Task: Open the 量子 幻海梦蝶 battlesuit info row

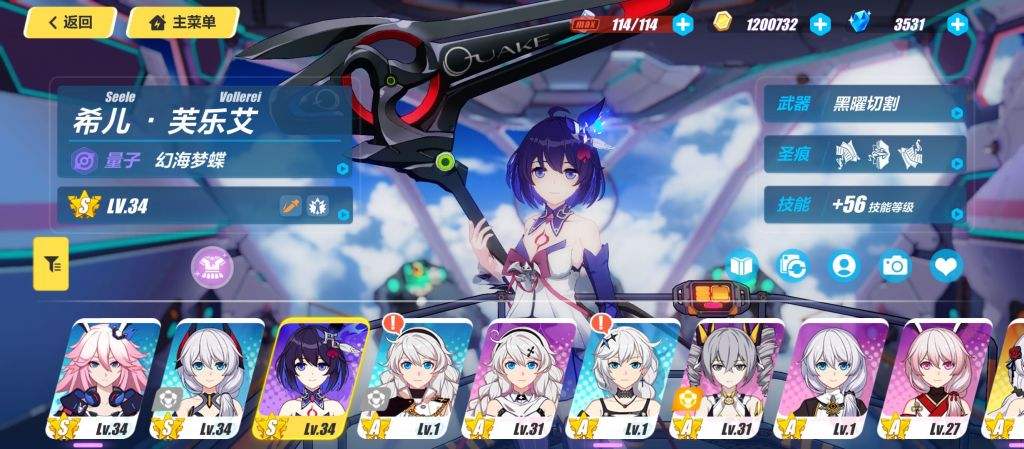Action: coord(205,159)
